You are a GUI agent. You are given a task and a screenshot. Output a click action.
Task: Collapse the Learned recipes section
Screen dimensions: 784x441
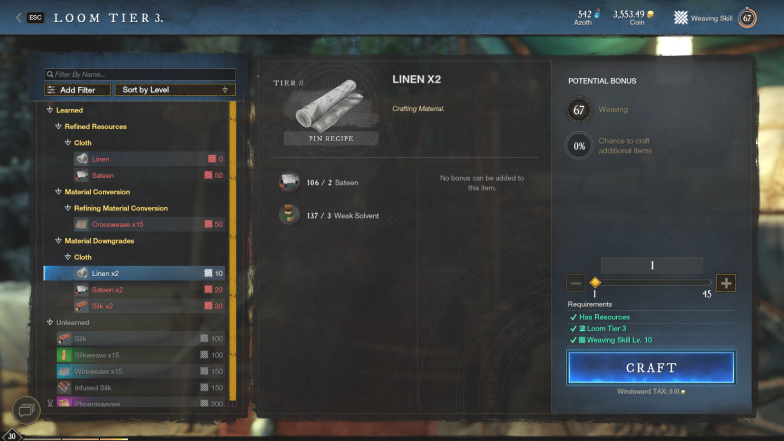48,110
